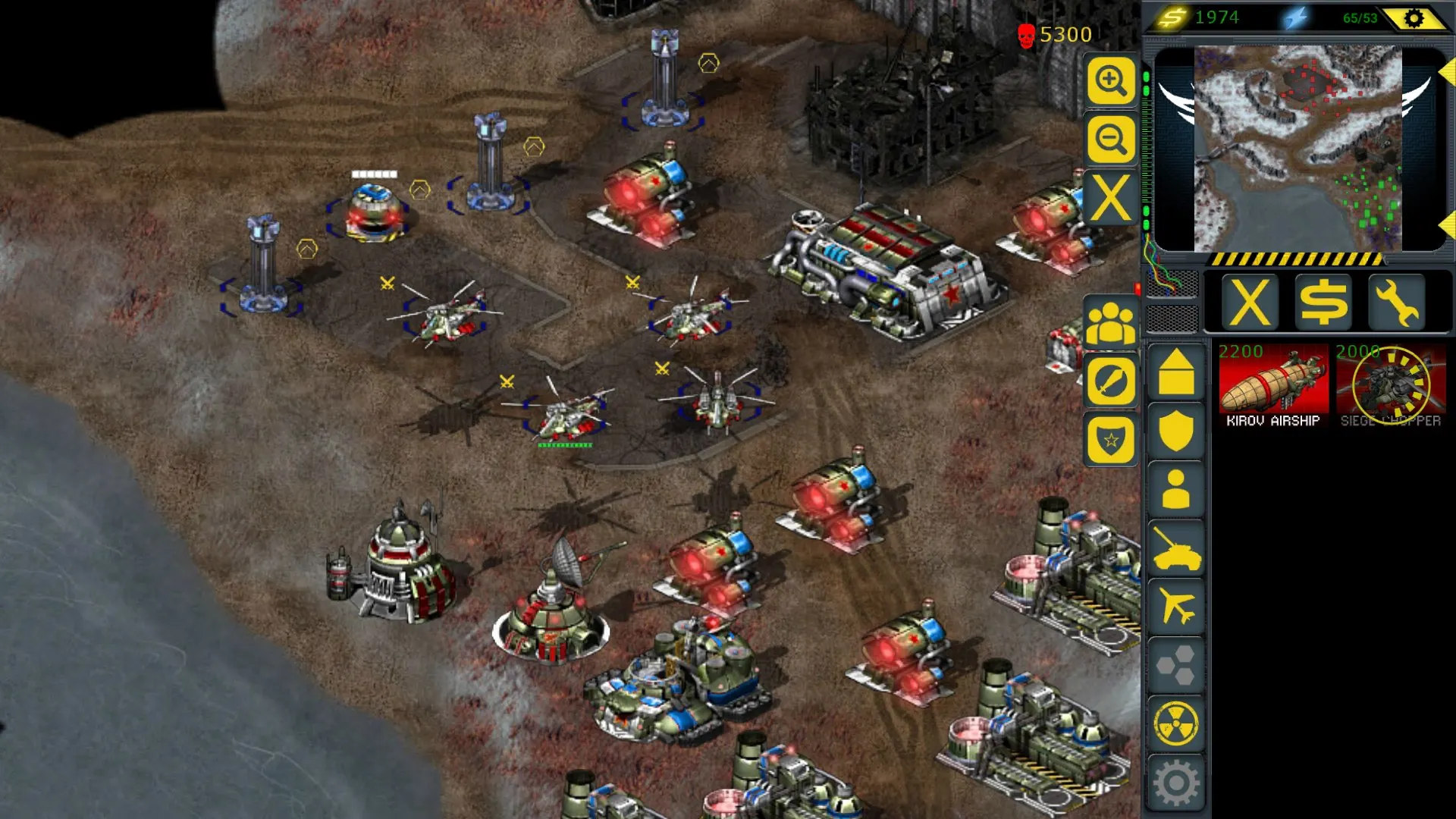Switch to the infantry production tab
The height and width of the screenshot is (819, 1456).
point(1176,489)
